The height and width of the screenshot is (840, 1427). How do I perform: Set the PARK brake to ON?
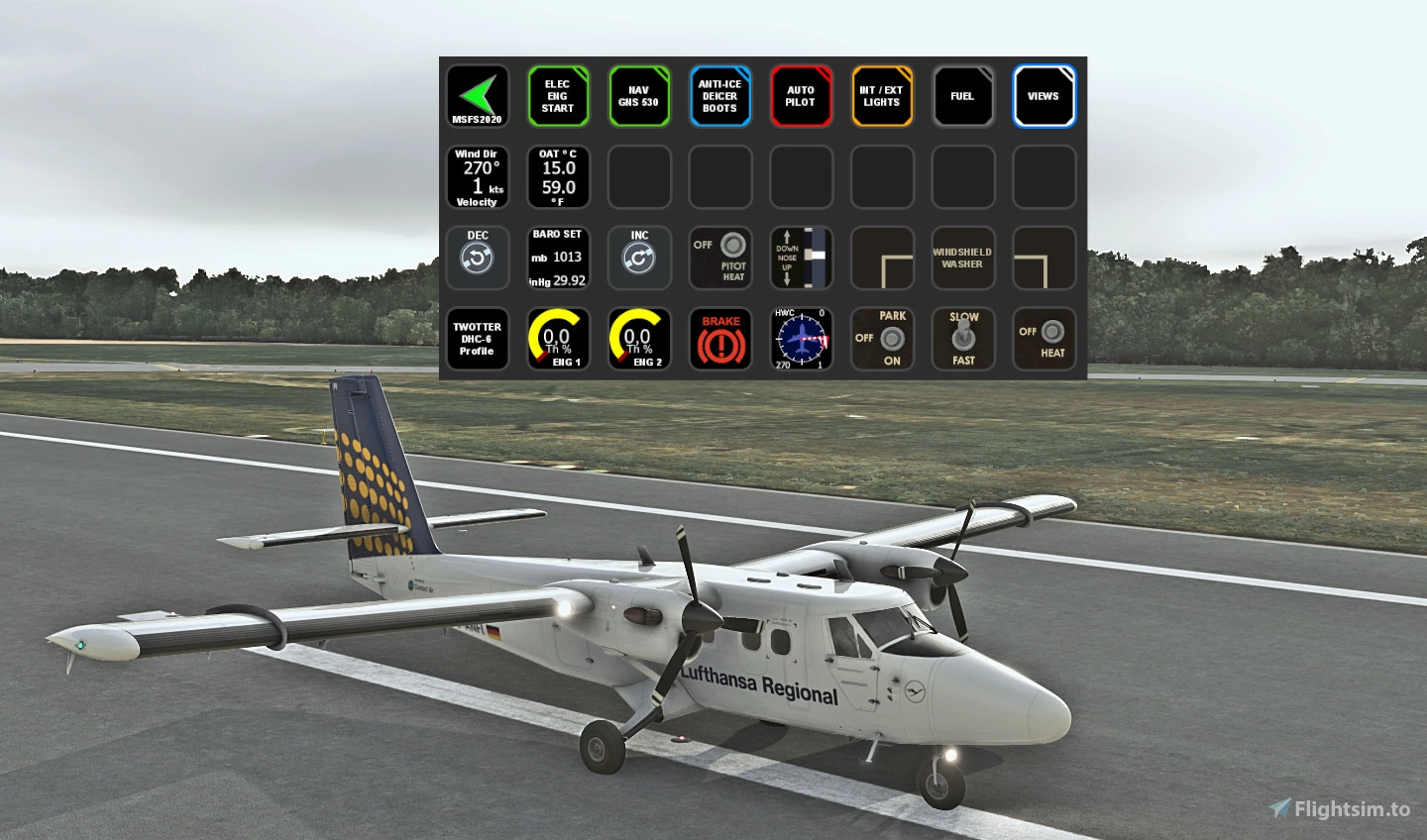point(882,339)
